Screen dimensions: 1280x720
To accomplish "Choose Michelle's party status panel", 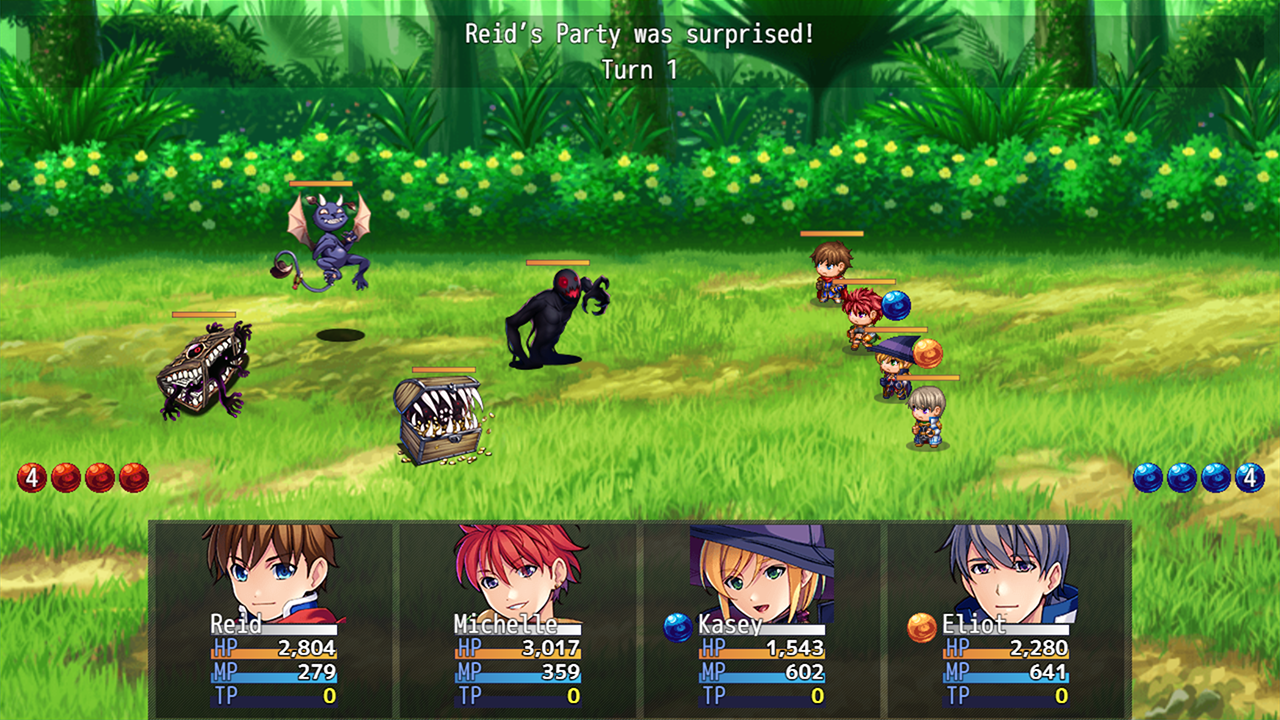I will pos(517,618).
